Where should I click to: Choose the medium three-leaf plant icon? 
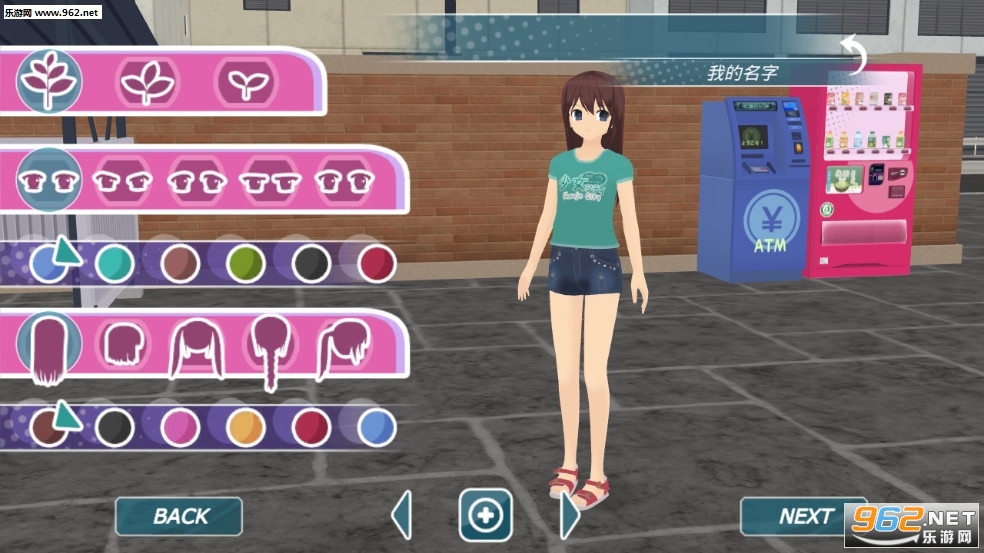coord(148,82)
